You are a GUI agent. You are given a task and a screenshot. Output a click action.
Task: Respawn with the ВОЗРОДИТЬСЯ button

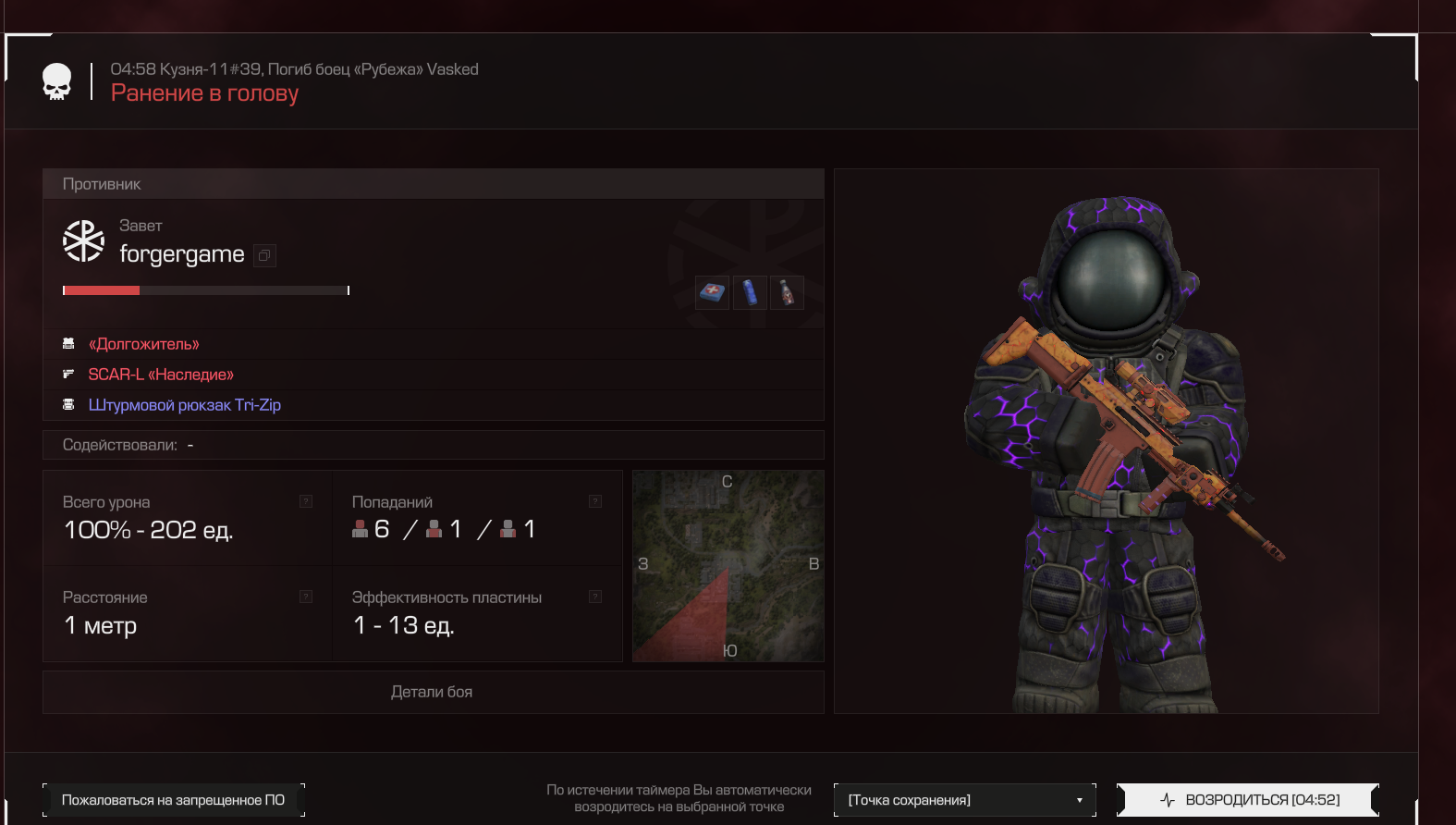1248,800
